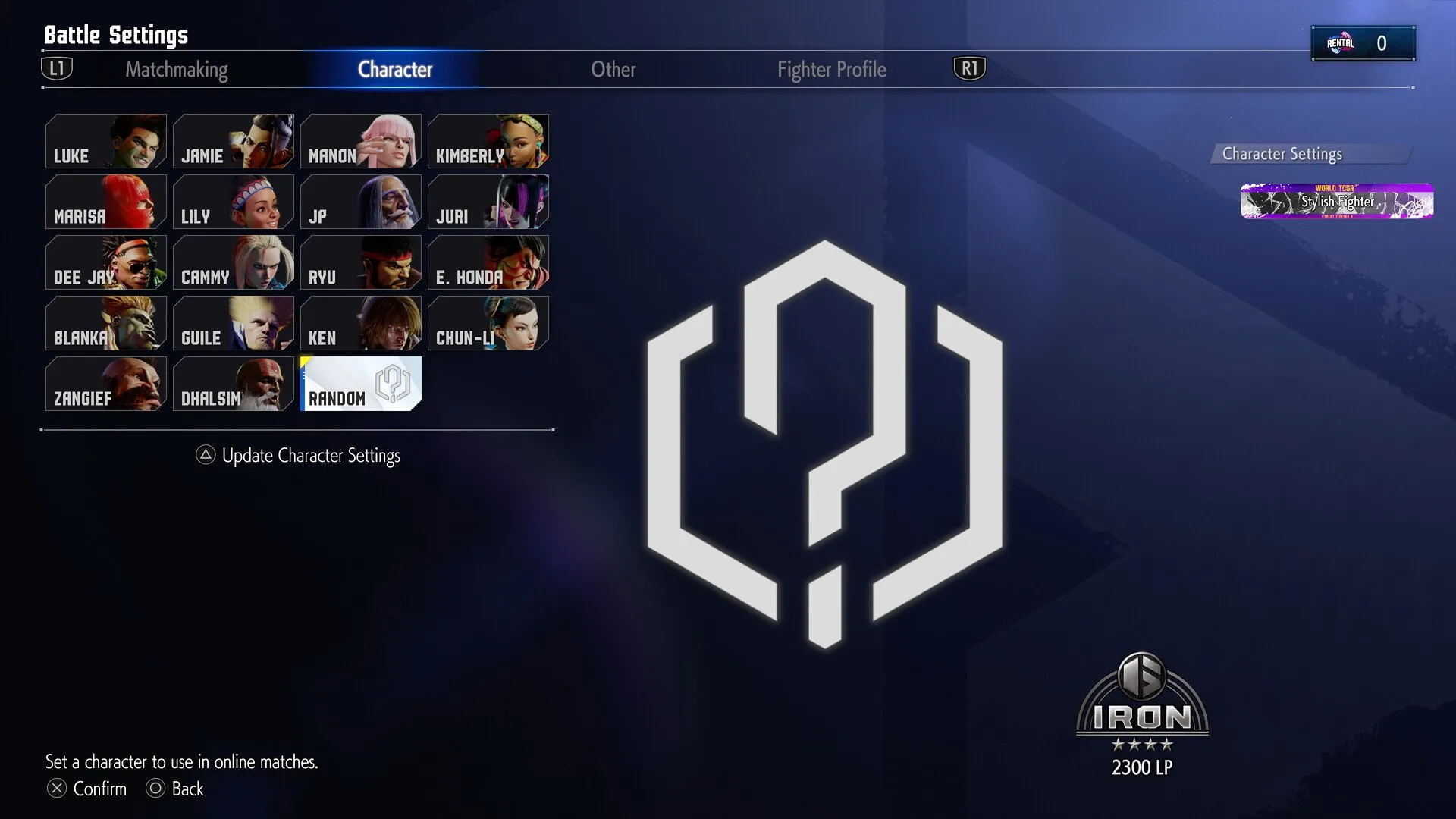The image size is (1456, 819).
Task: Choose Jamie from the roster
Action: click(x=234, y=141)
